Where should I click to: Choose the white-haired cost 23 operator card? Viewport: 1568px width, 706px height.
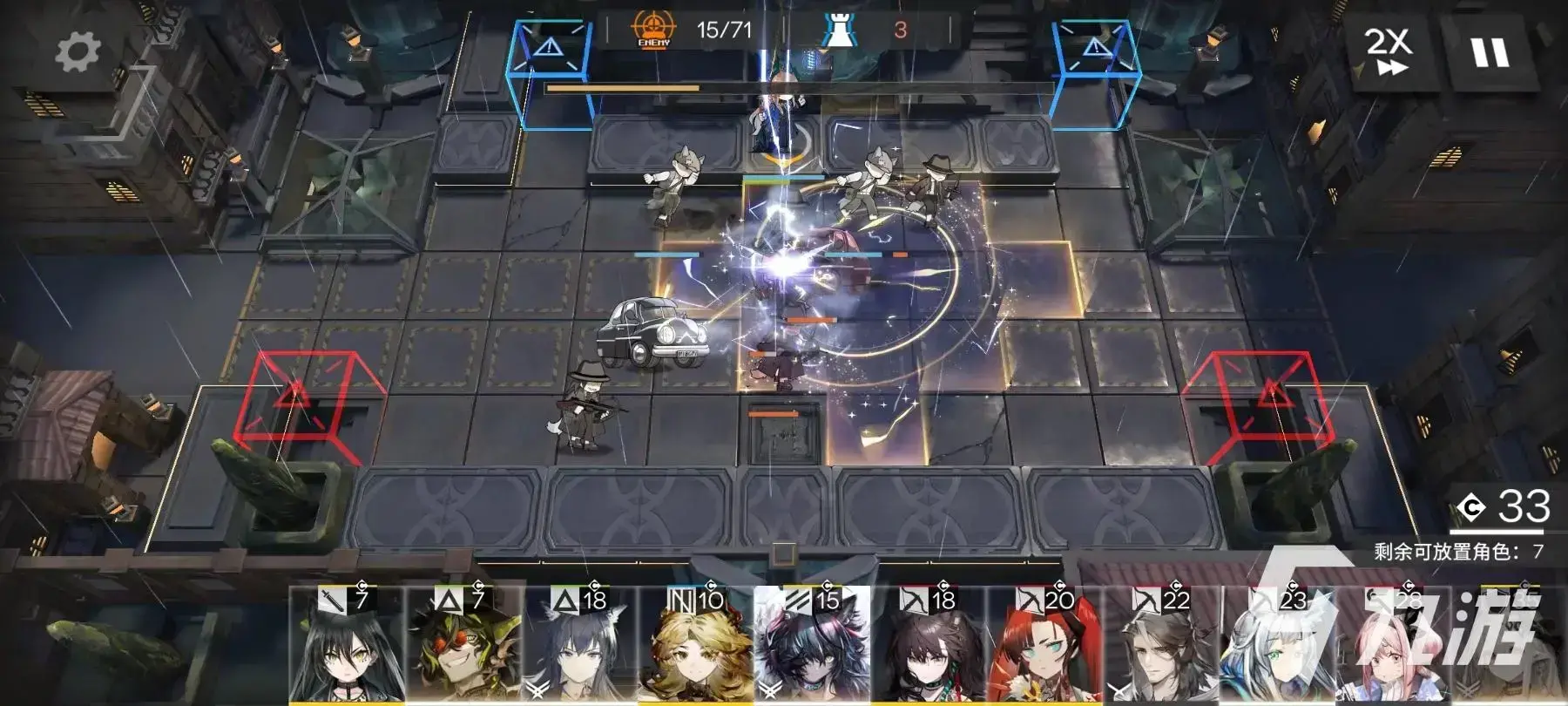click(x=1278, y=647)
